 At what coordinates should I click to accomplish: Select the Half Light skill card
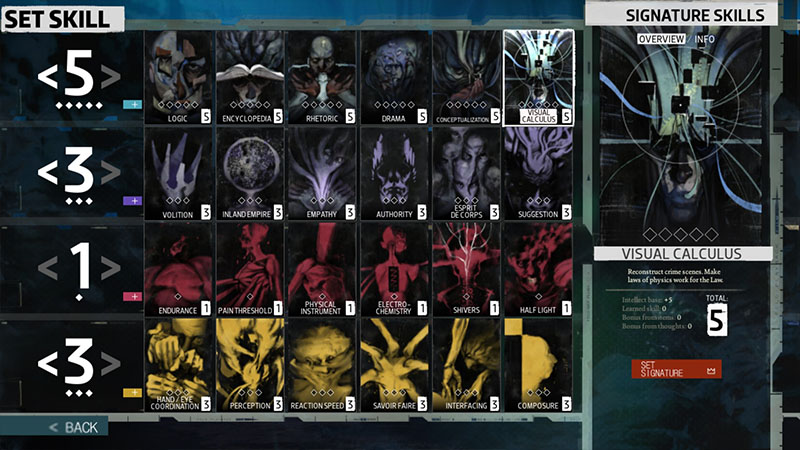(x=538, y=268)
